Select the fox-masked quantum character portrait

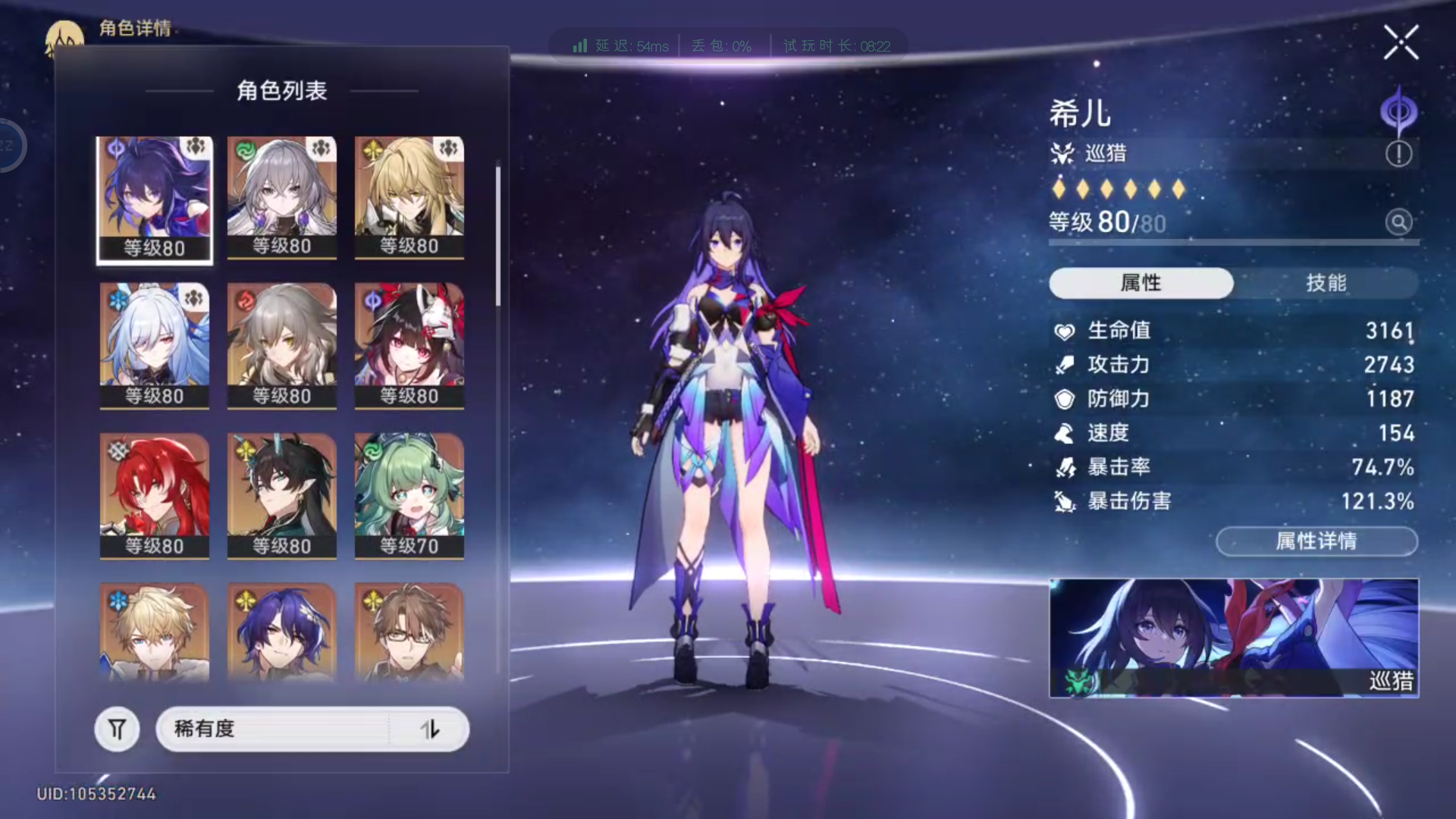click(x=409, y=346)
